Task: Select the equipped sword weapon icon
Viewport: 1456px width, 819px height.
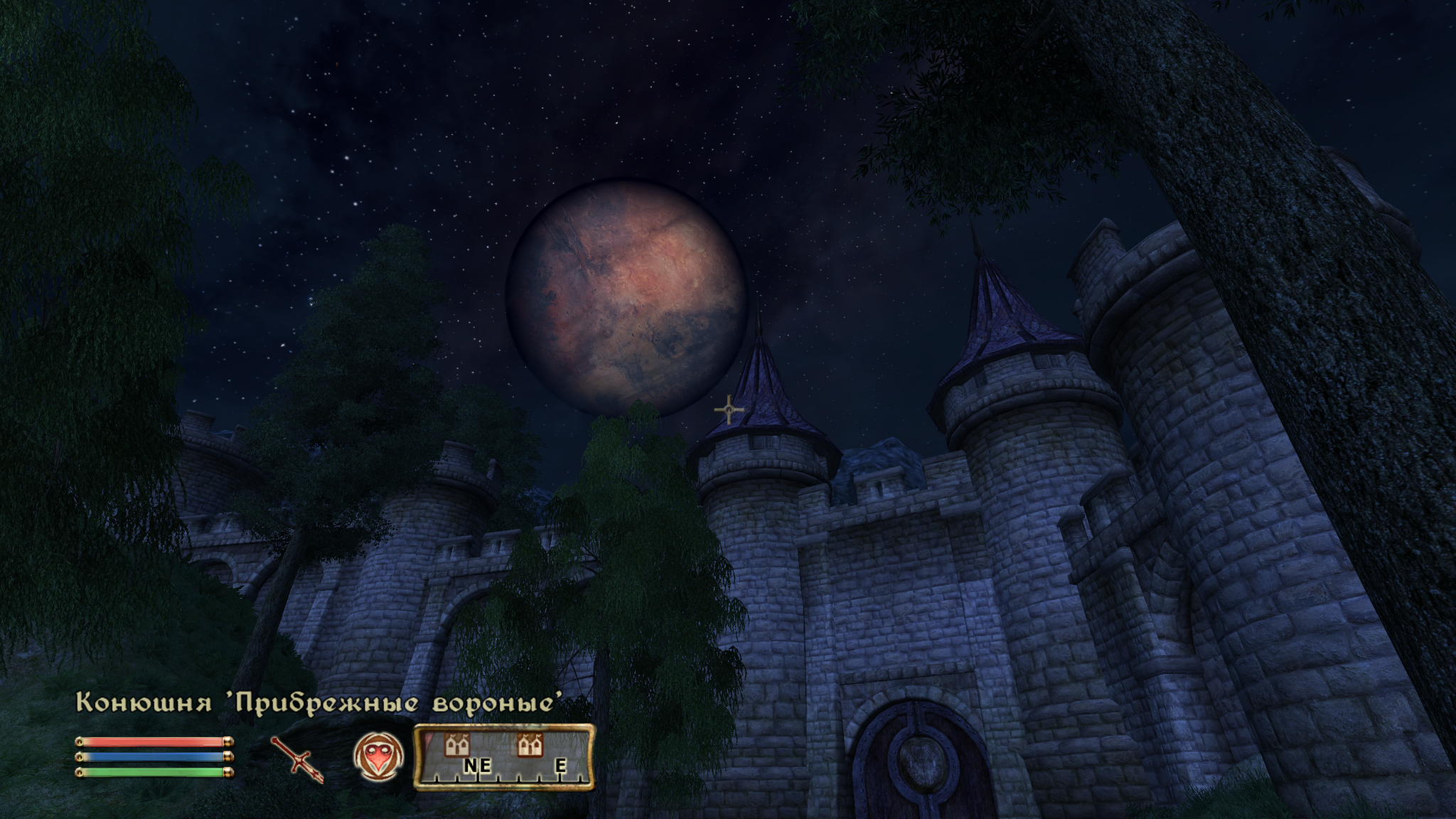Action: pyautogui.click(x=297, y=759)
